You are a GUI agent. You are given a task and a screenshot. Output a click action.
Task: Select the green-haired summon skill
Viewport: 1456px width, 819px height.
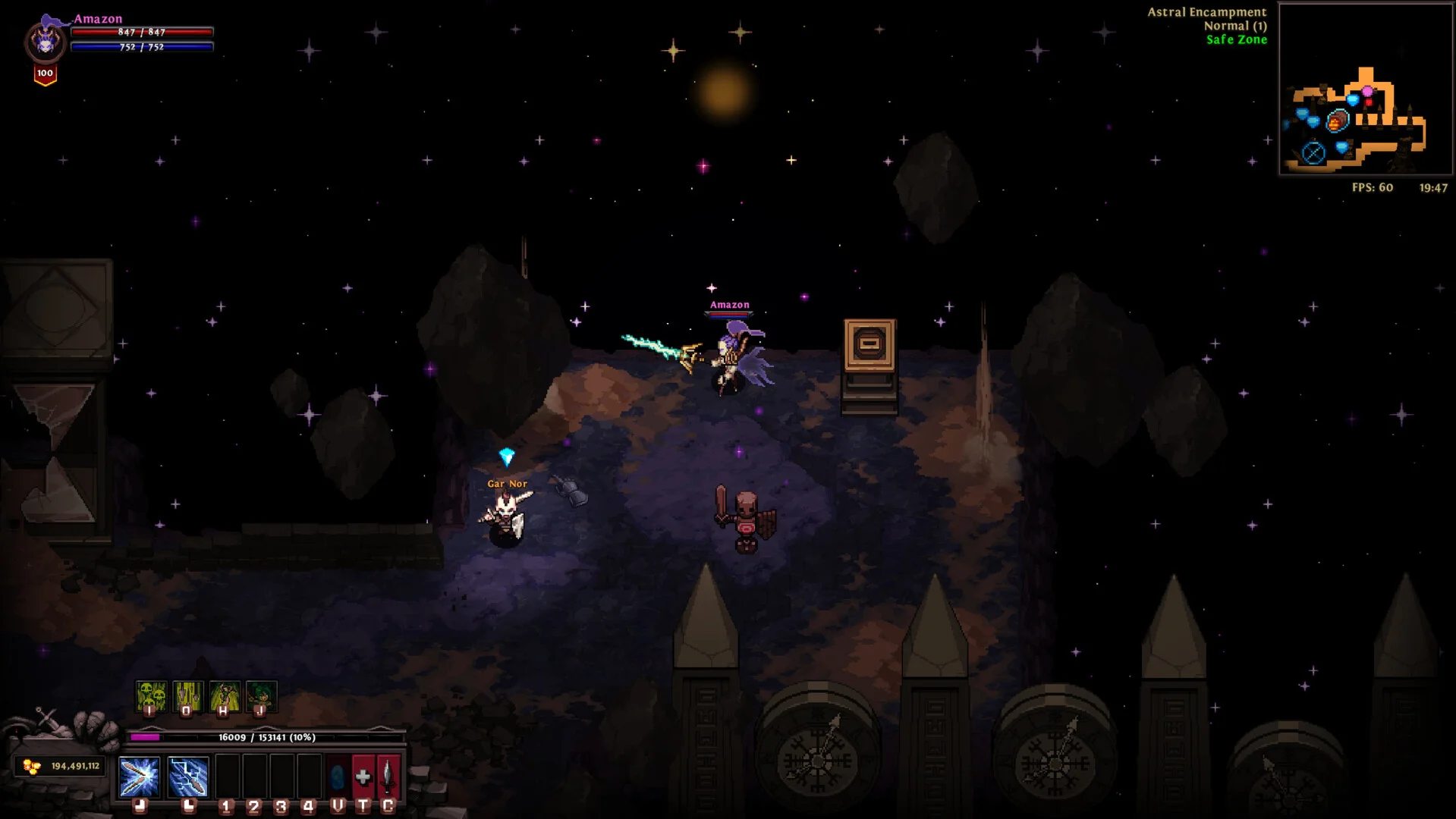261,696
